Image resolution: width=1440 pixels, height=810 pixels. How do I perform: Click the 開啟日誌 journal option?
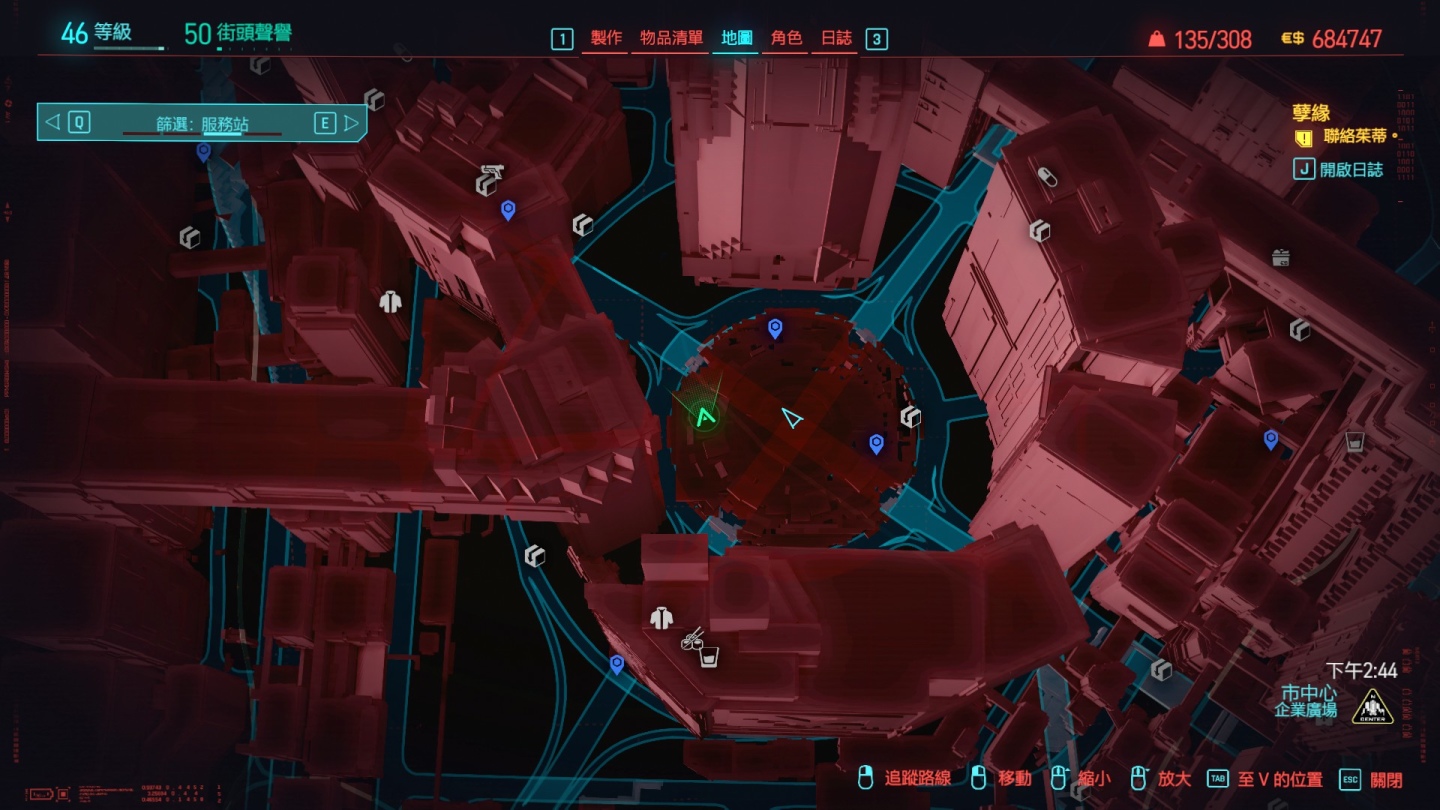pos(1350,169)
